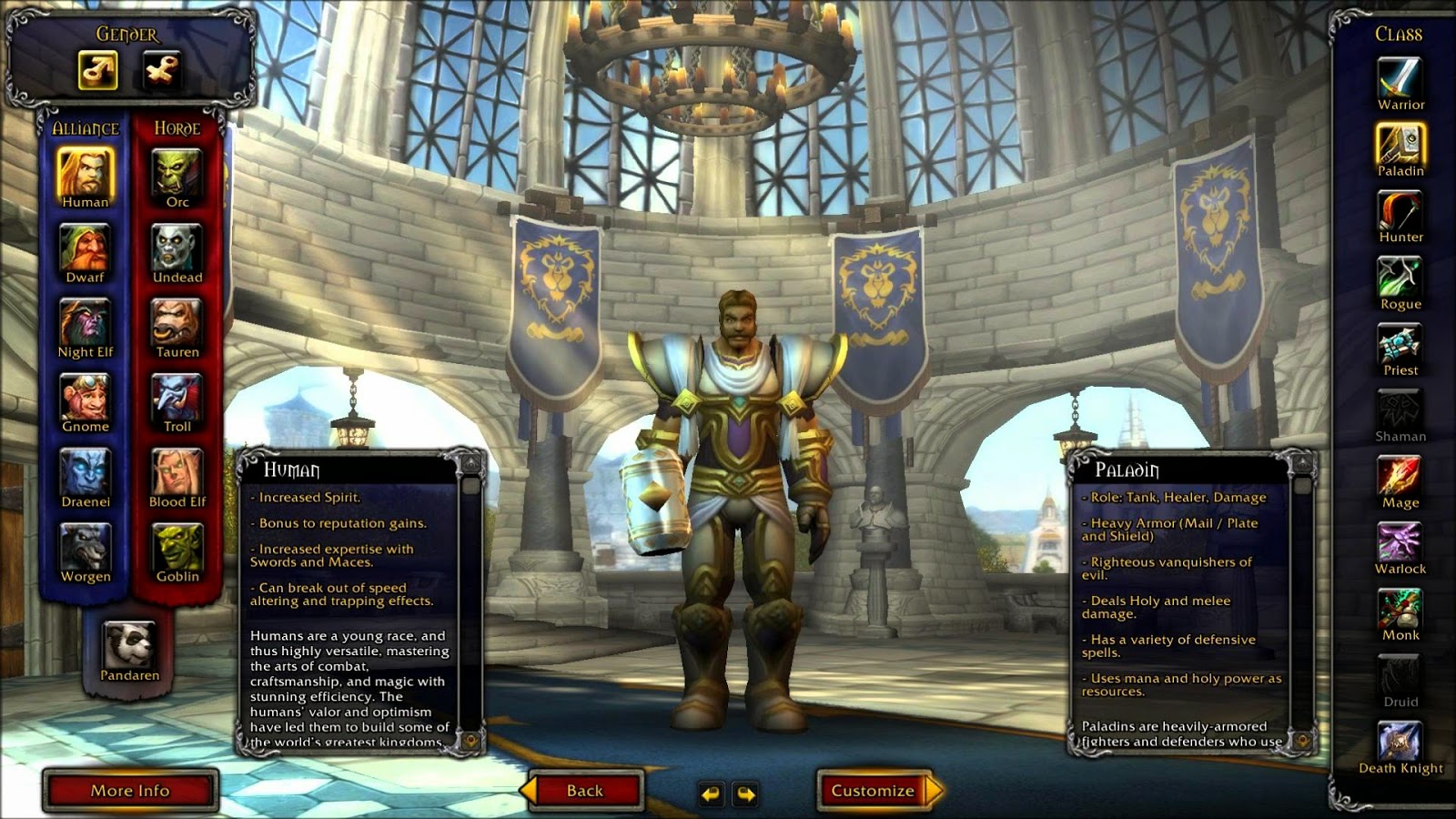Pick the Troll race icon
1456x819 pixels.
[175, 396]
